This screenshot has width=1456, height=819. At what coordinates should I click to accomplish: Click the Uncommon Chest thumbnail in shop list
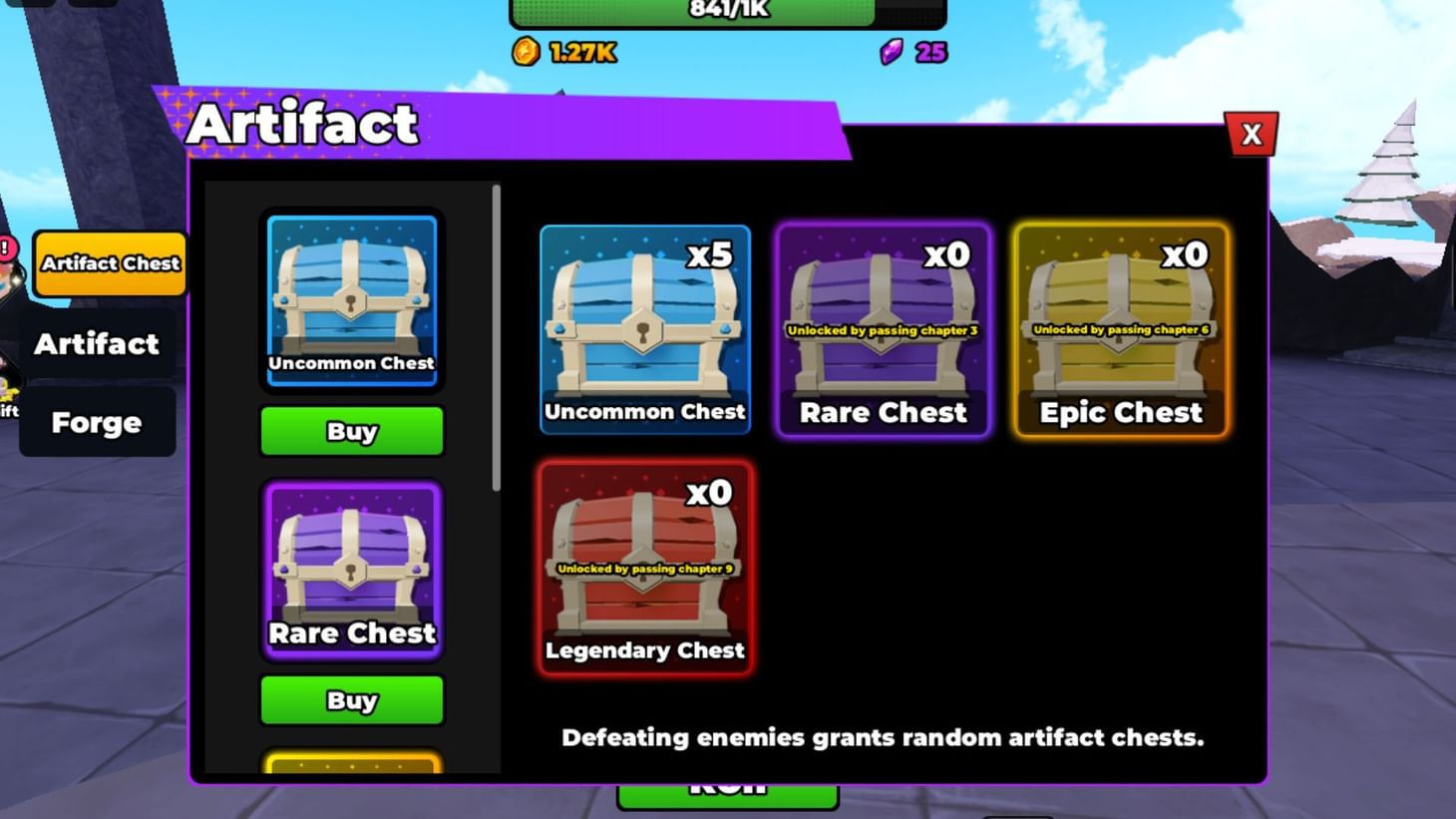pos(351,299)
